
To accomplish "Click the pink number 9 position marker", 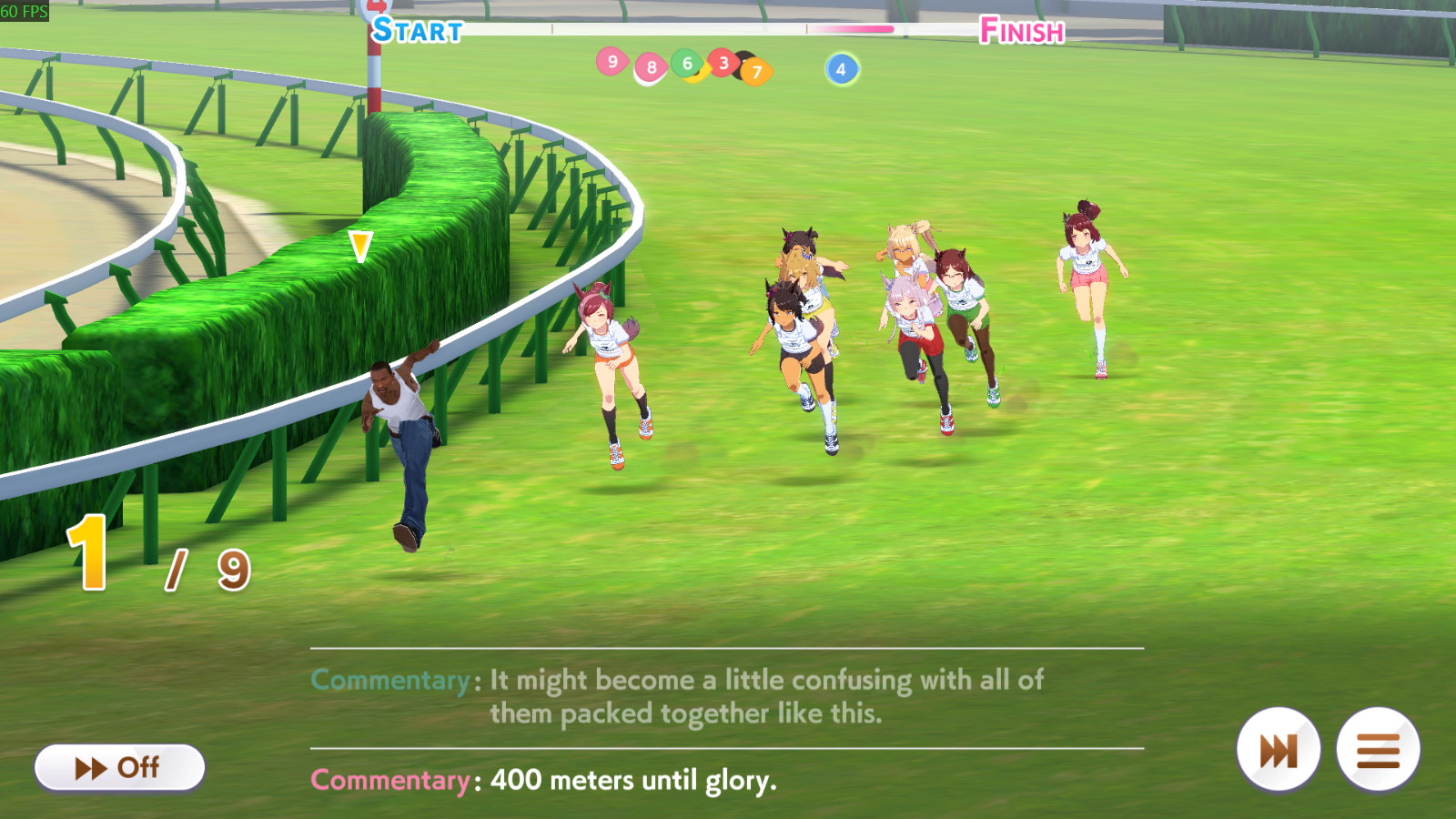I will pyautogui.click(x=613, y=62).
